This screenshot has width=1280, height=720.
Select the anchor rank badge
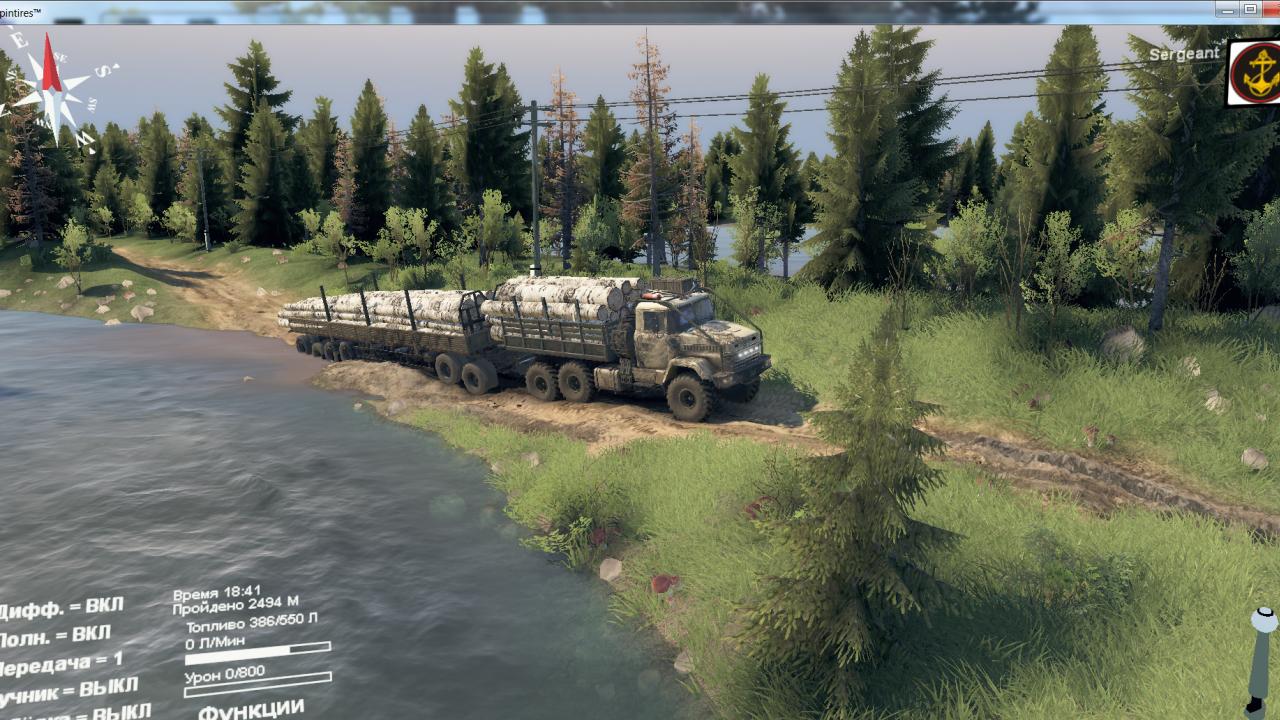click(x=1254, y=74)
